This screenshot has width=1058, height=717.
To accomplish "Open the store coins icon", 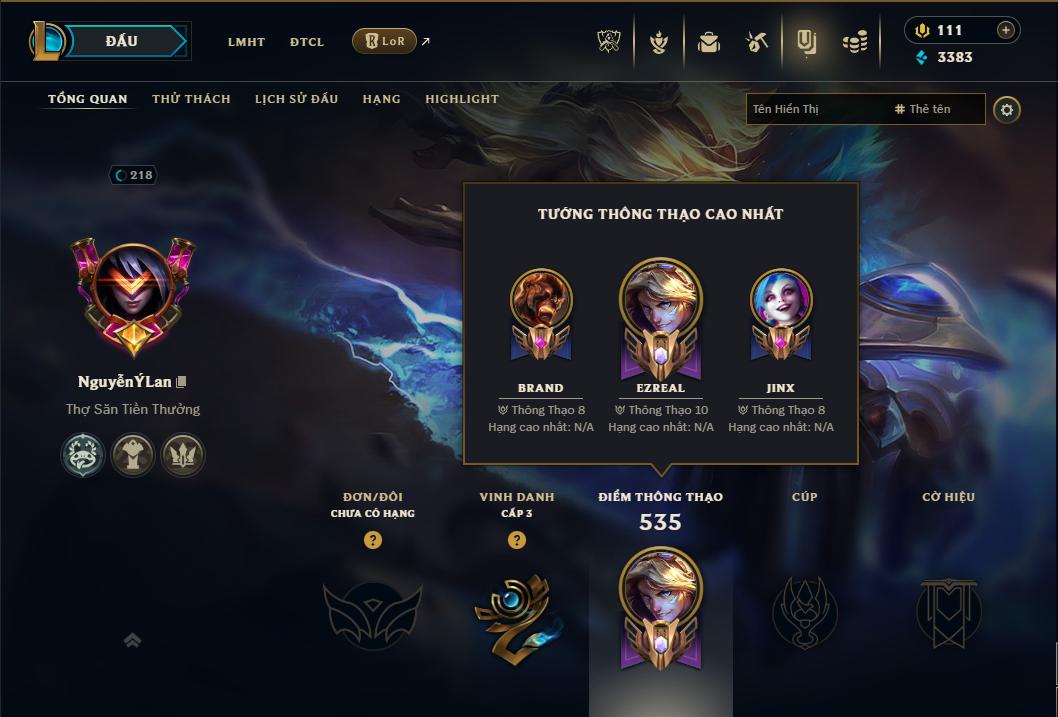I will coord(854,42).
